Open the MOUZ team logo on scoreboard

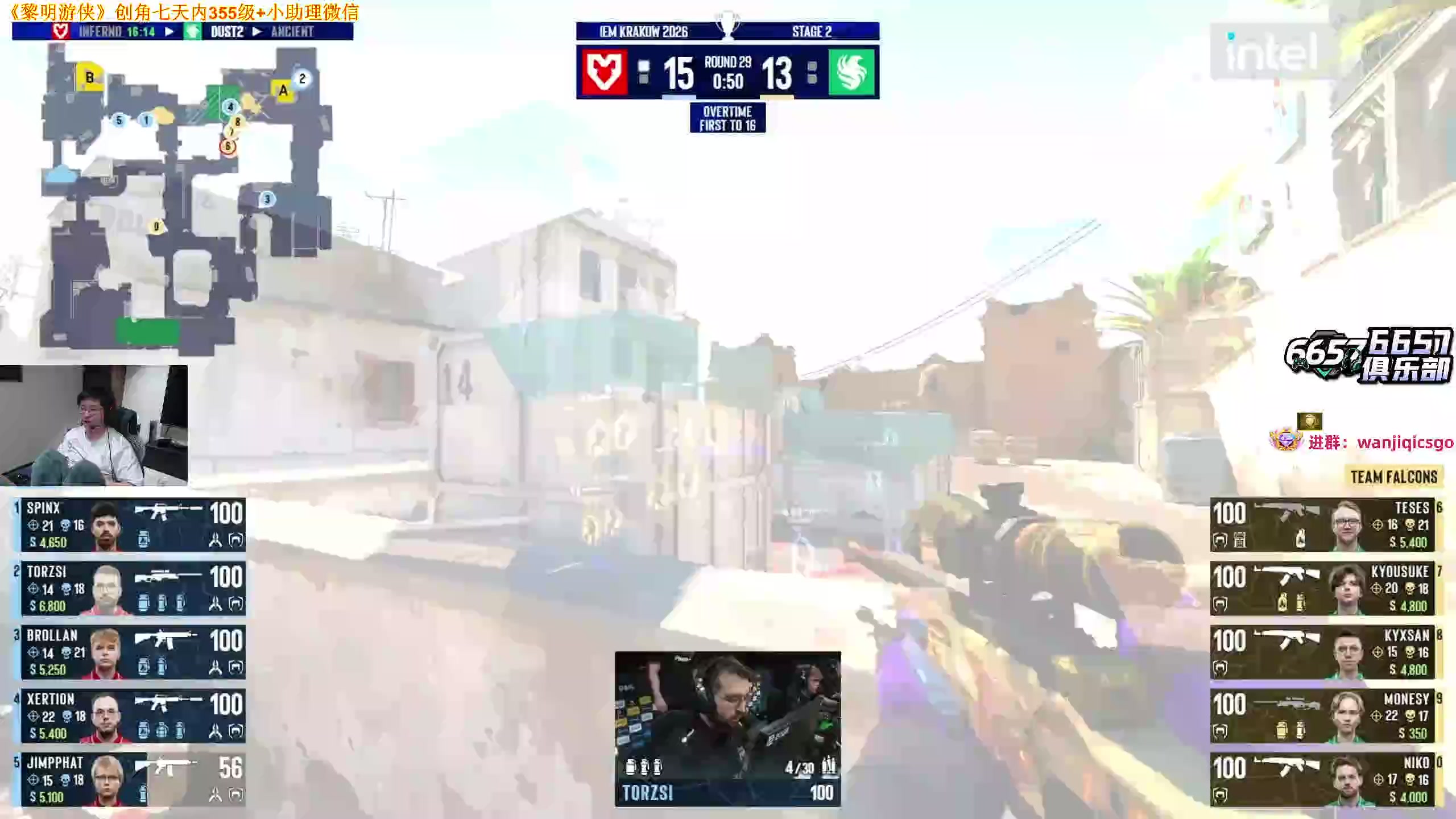(603, 73)
